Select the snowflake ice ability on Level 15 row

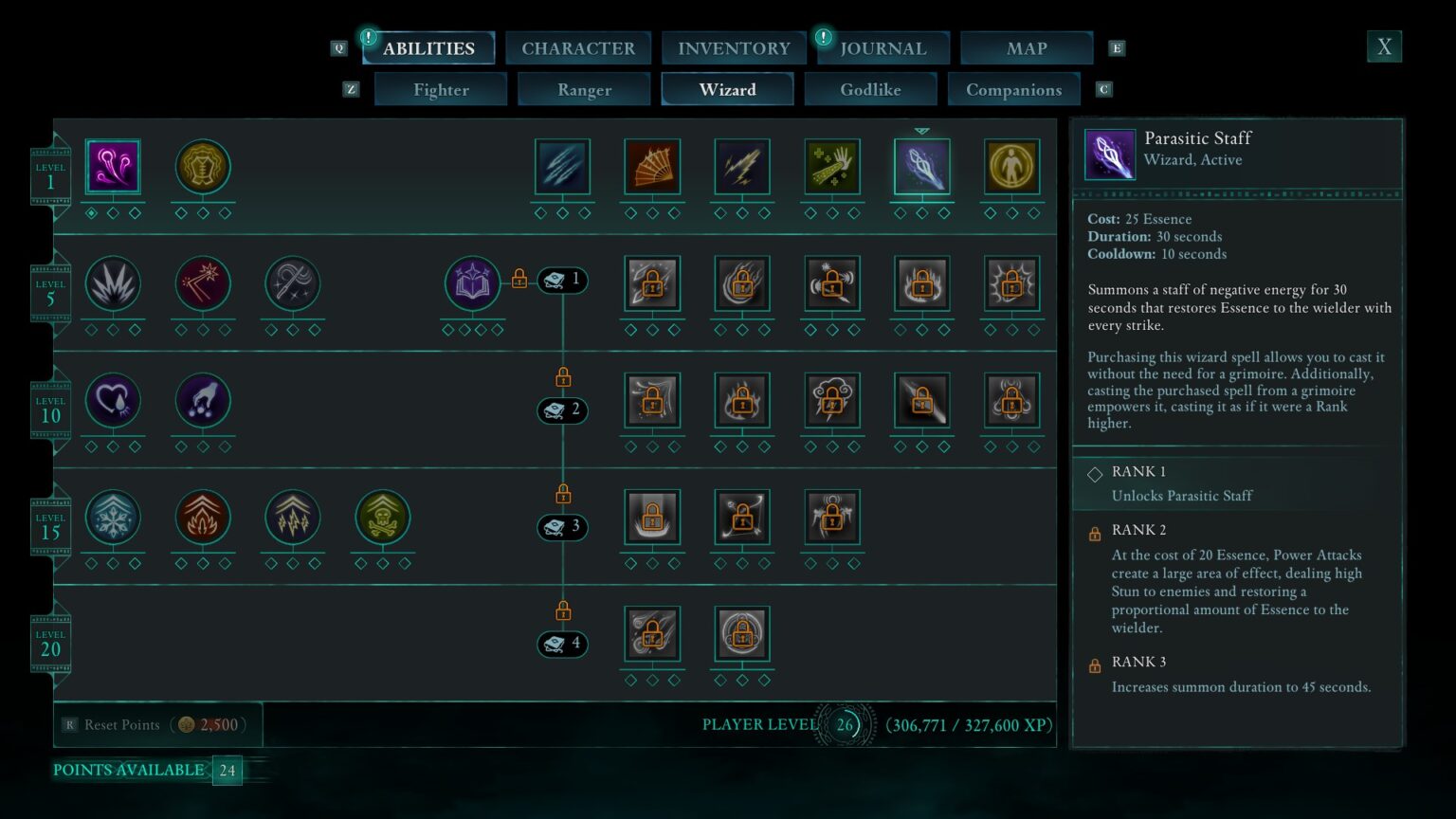113,517
